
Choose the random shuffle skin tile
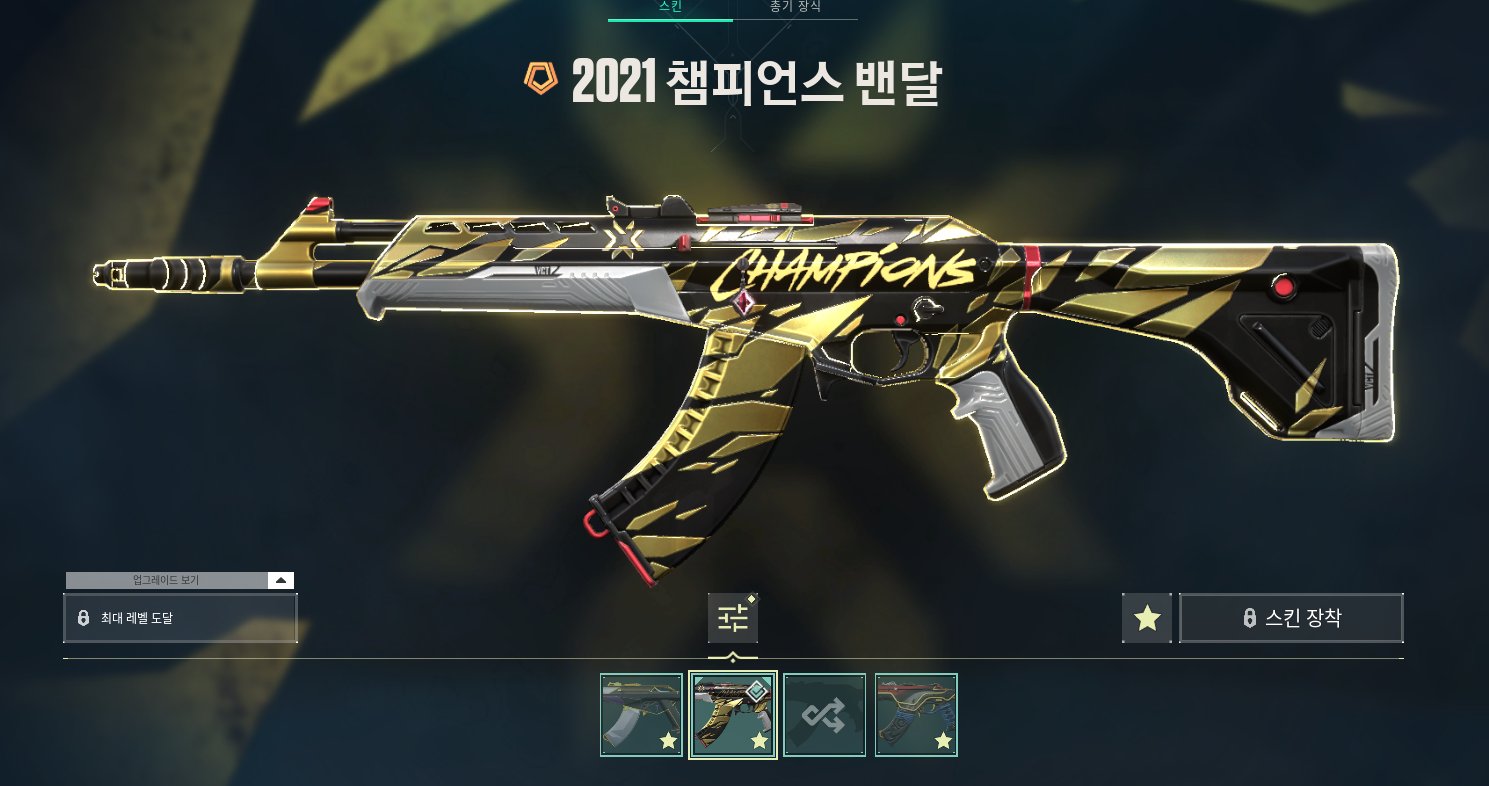click(824, 714)
